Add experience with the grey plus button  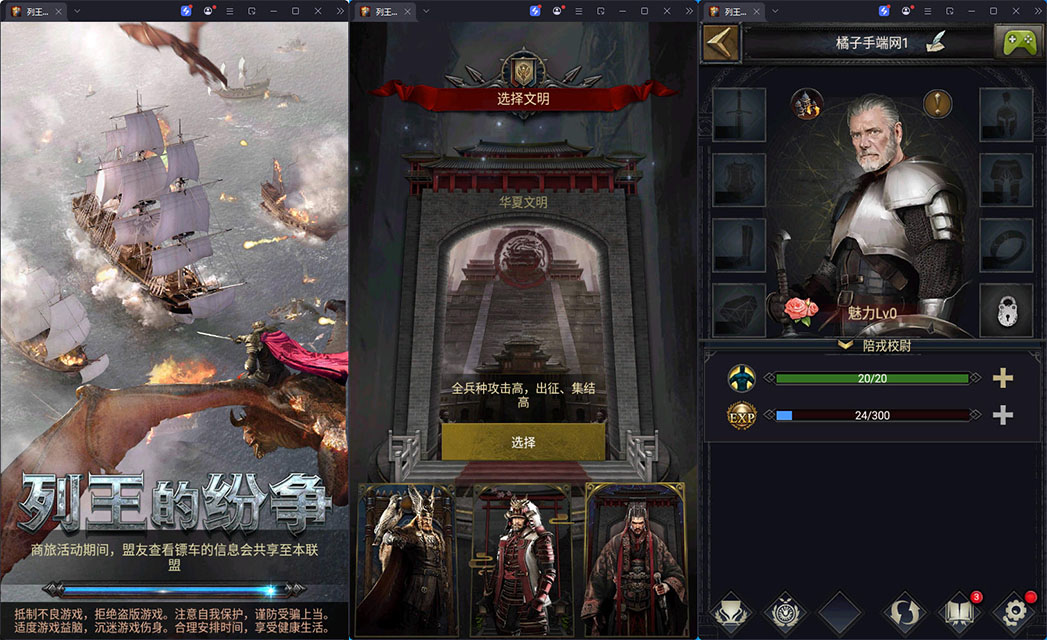(x=1002, y=415)
